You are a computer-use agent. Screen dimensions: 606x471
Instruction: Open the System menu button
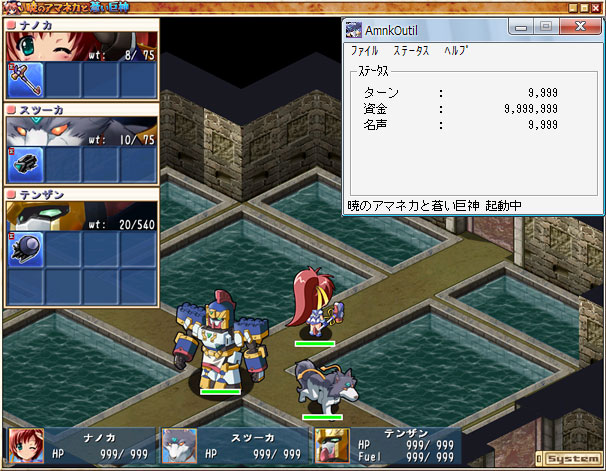(573, 458)
